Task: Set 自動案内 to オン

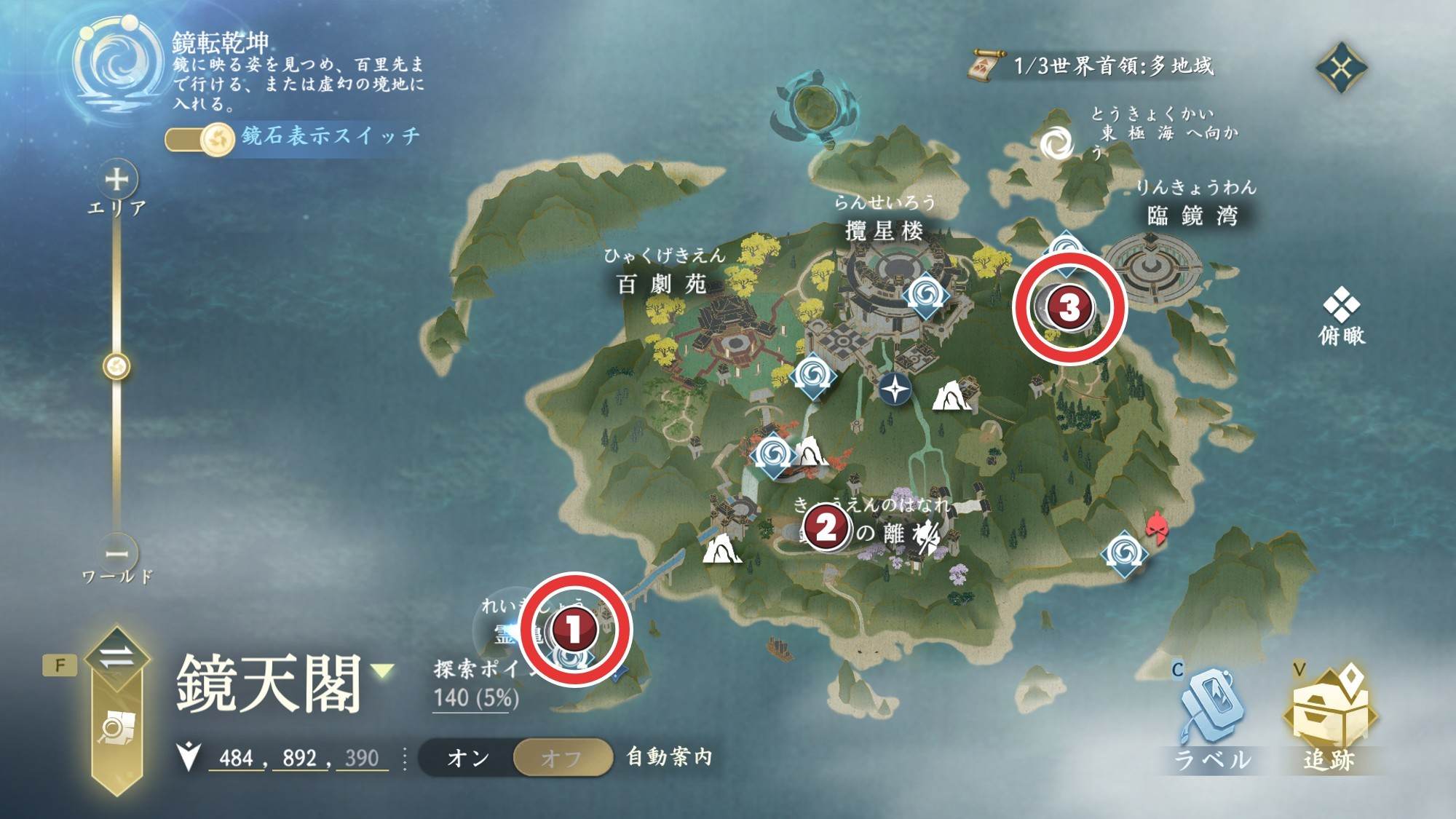Action: (468, 758)
